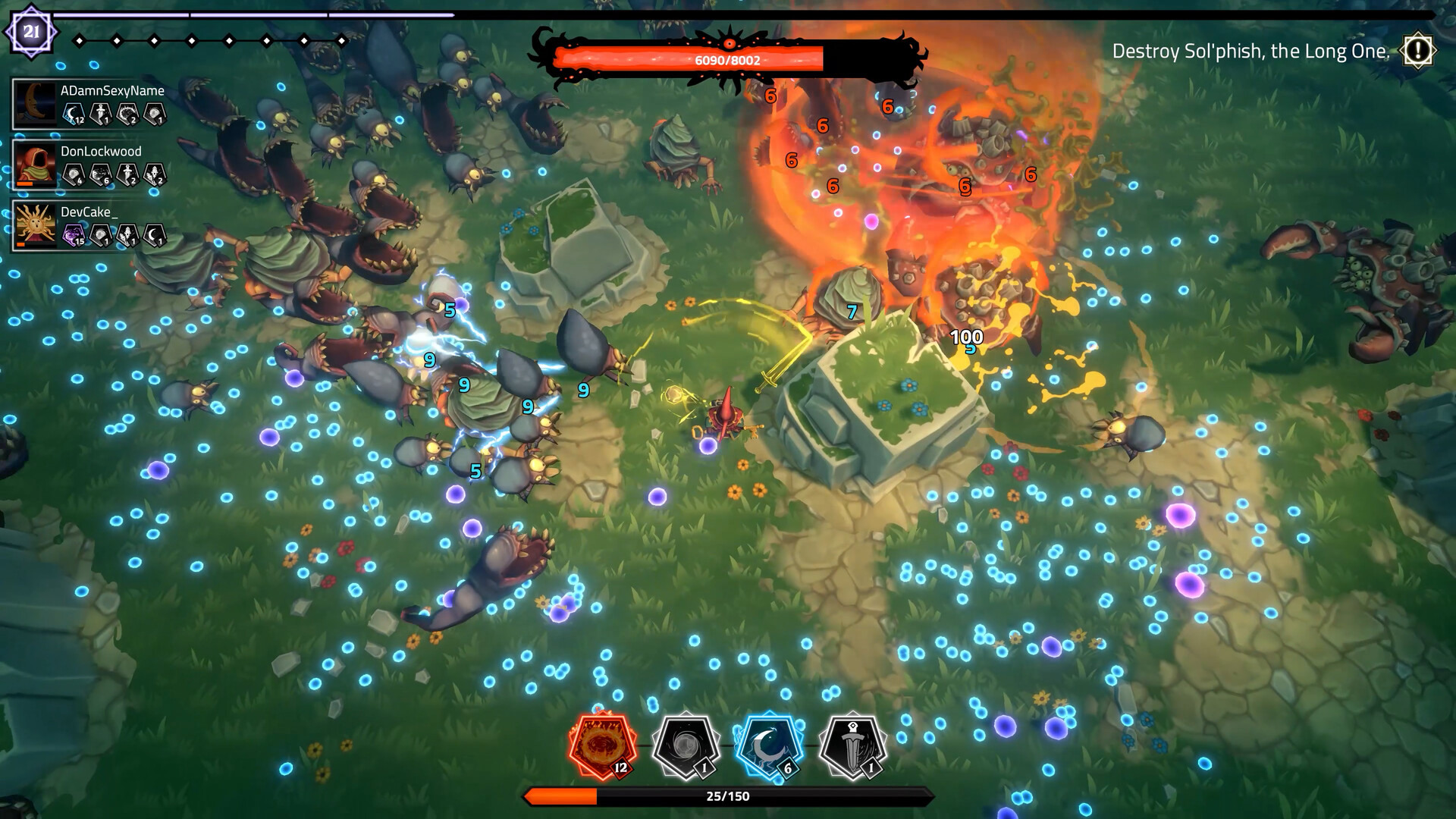Select ADamnSexyName's moon skill showing 12
The height and width of the screenshot is (819, 1456).
(72, 113)
